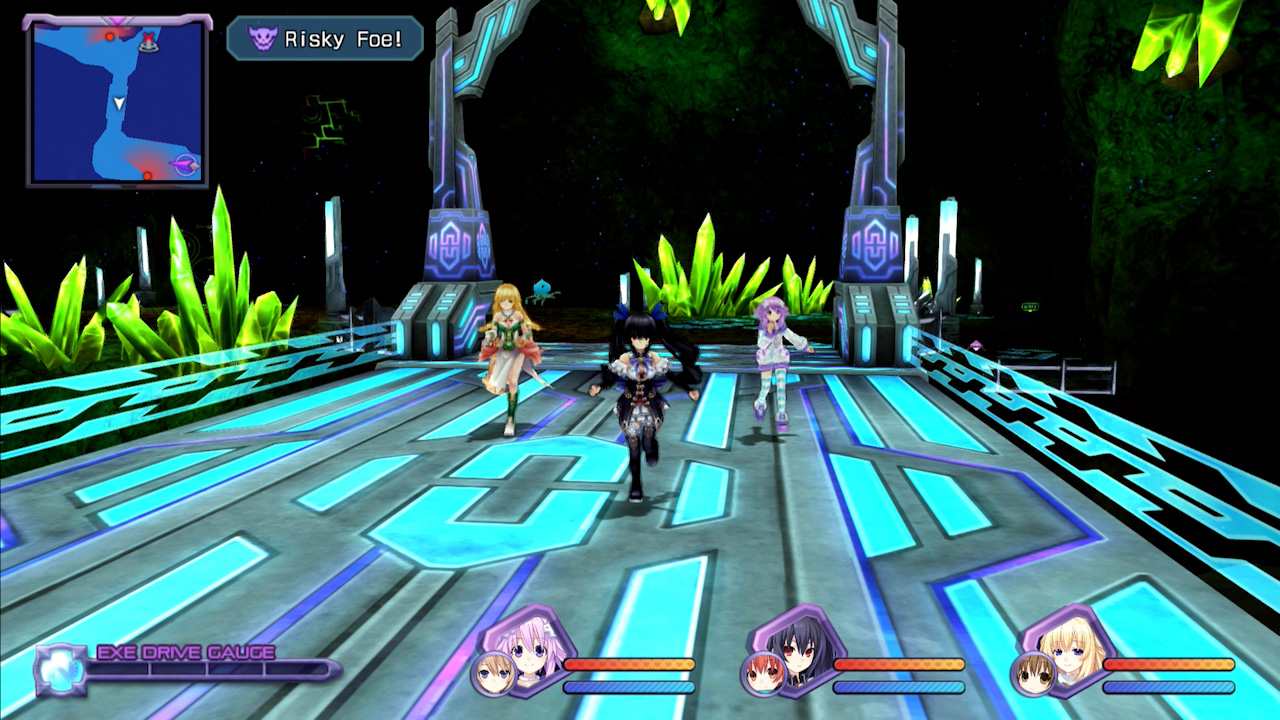The height and width of the screenshot is (720, 1280).
Task: Click the red X marker on the minimap
Action: pos(149,37)
